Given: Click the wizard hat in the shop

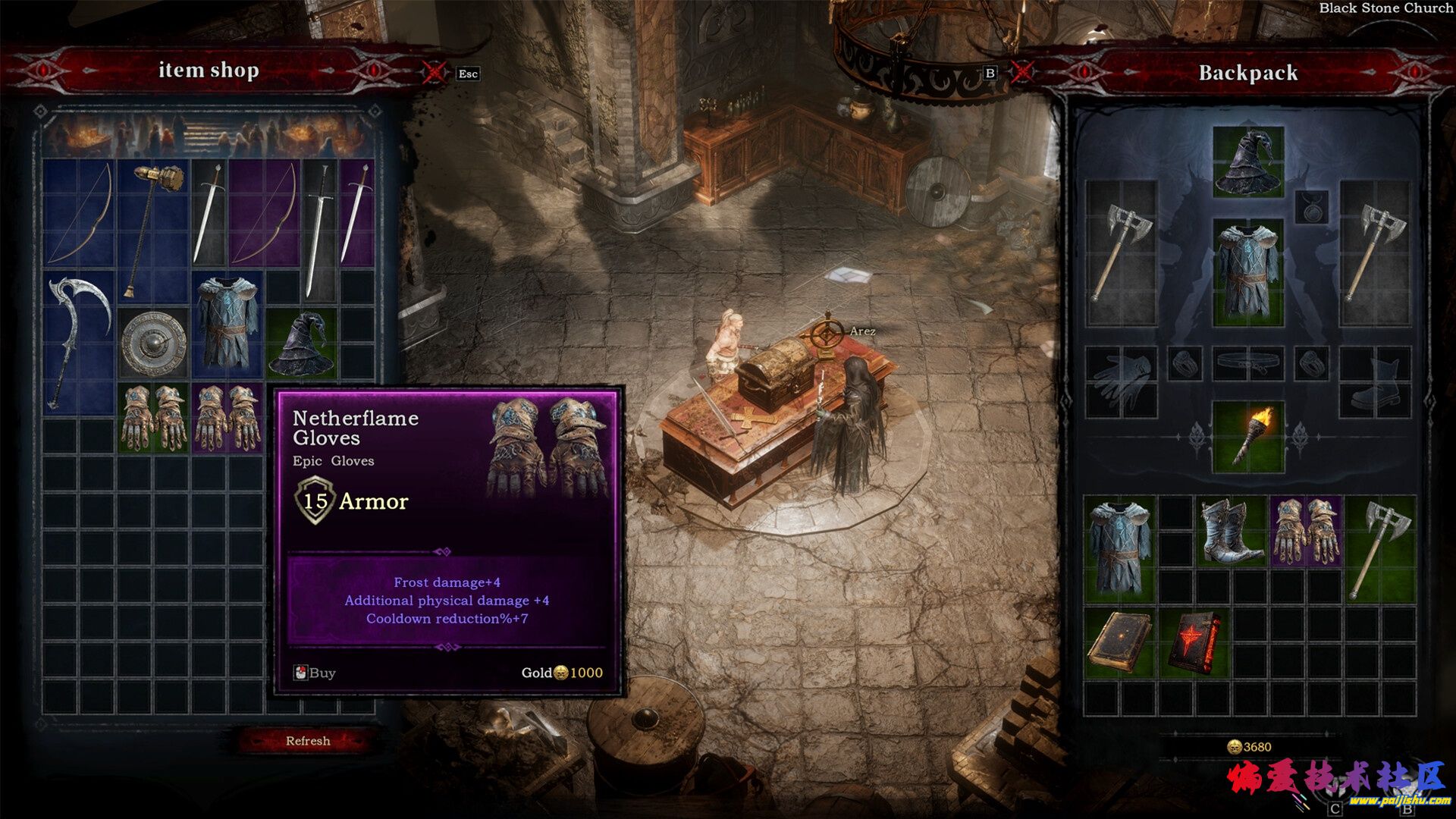Looking at the screenshot, I should [x=302, y=344].
